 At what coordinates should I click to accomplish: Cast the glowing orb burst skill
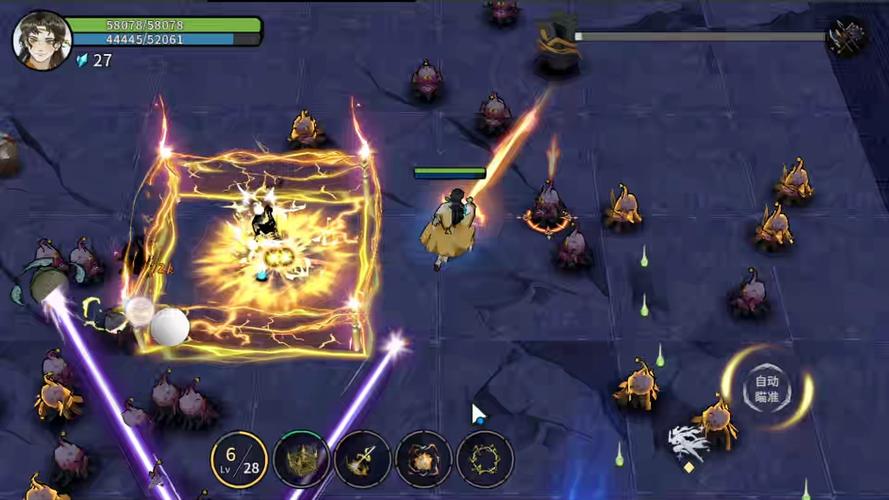[424, 459]
